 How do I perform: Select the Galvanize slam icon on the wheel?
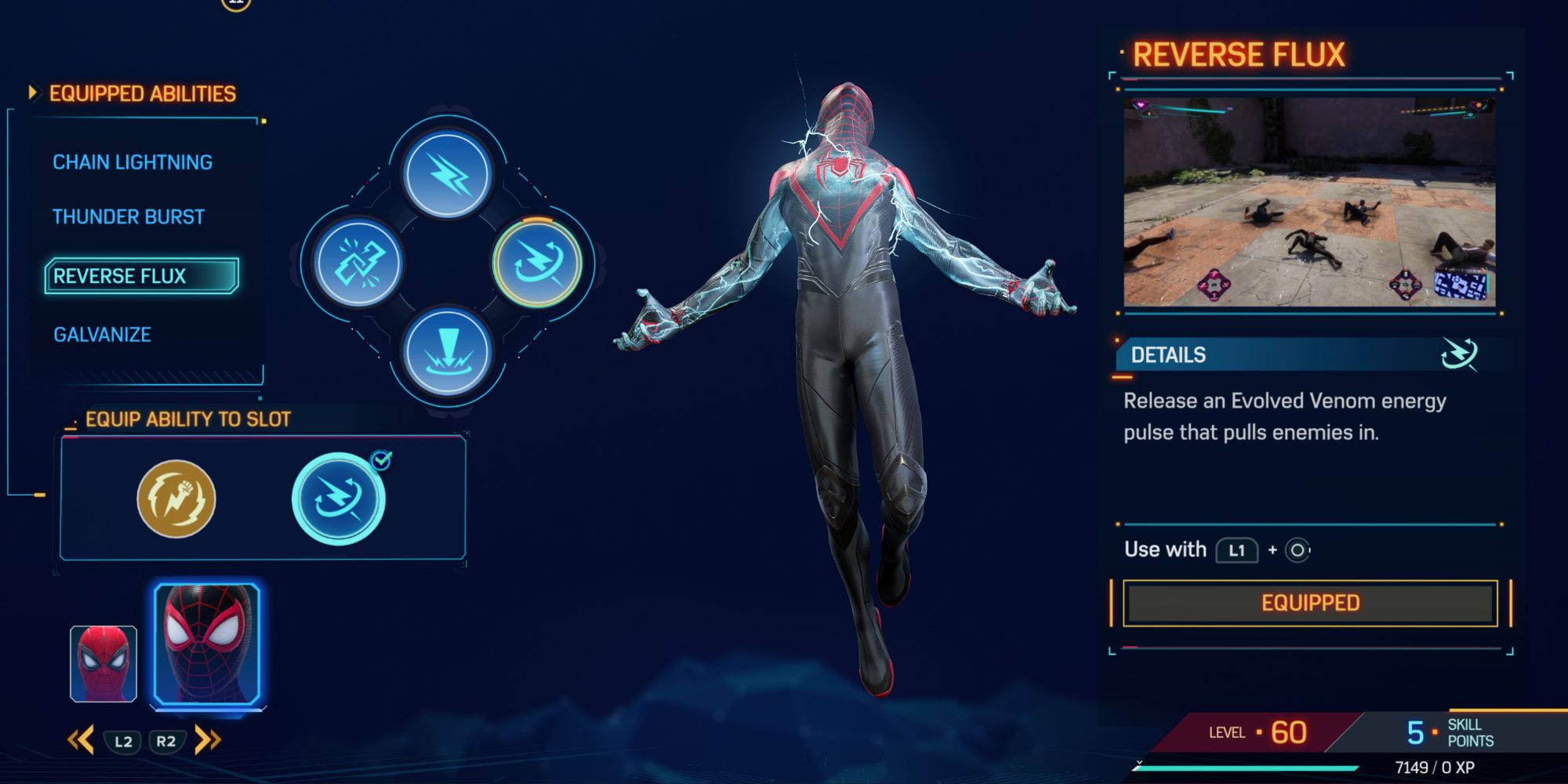point(447,353)
